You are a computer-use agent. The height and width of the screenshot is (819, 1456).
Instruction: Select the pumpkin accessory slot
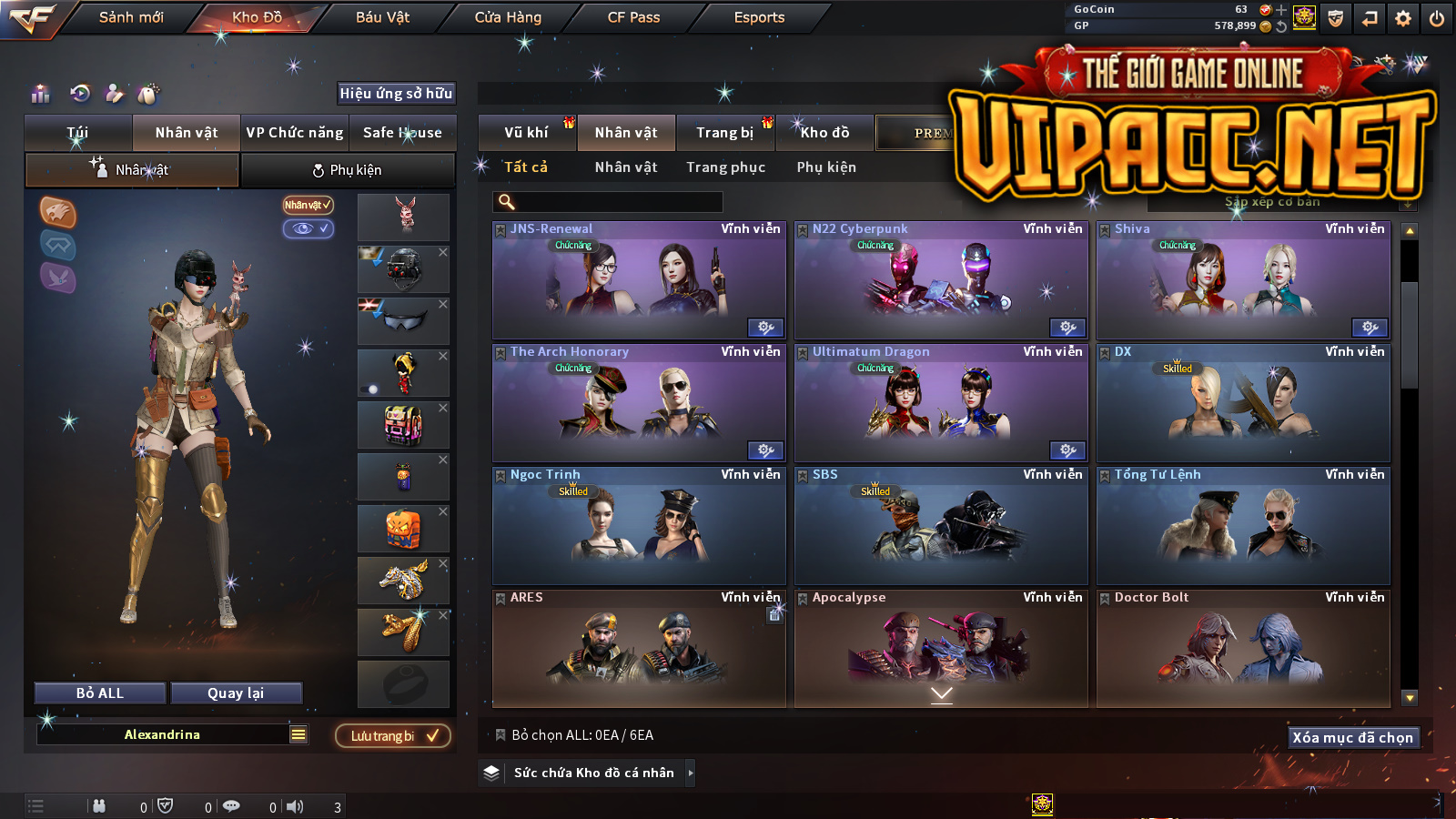point(403,529)
